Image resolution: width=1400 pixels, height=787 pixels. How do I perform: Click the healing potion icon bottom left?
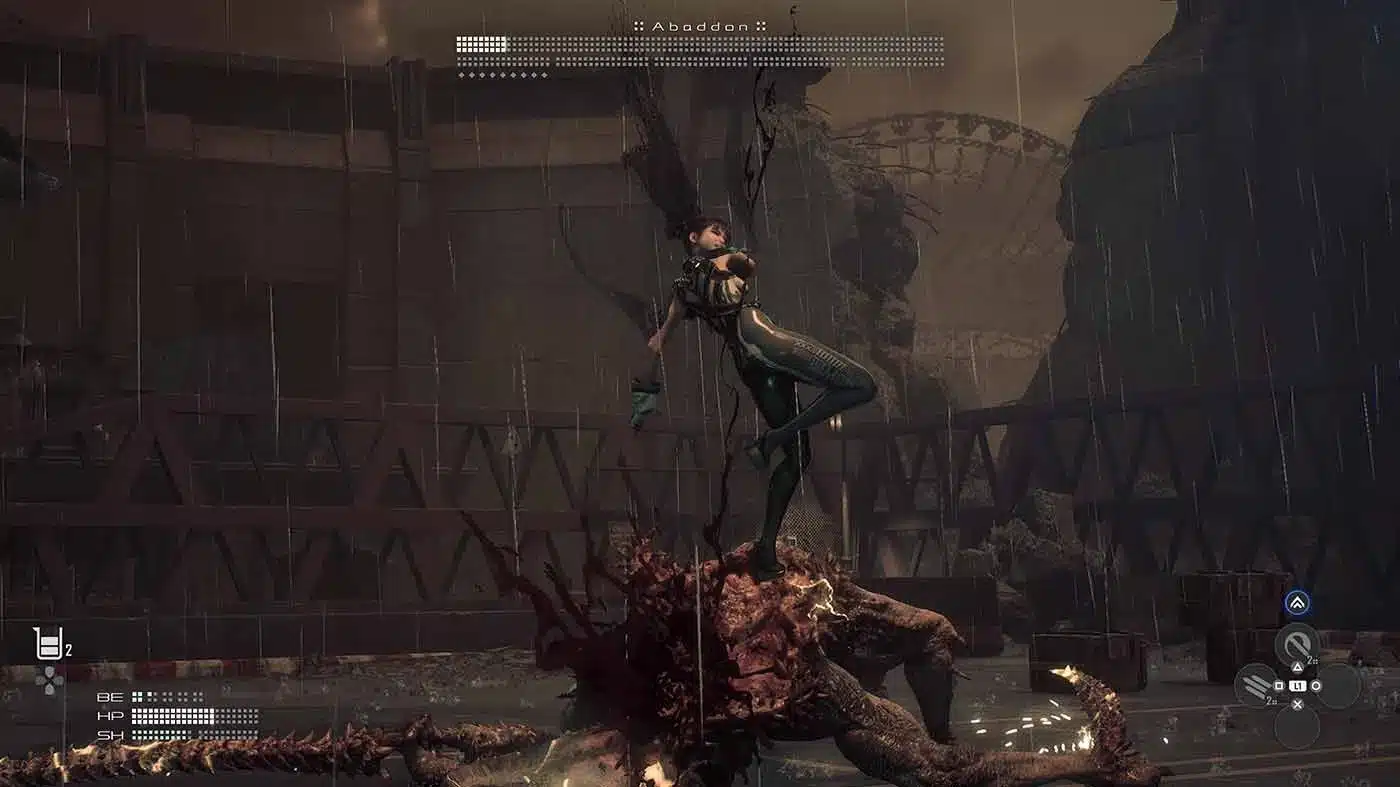48,641
